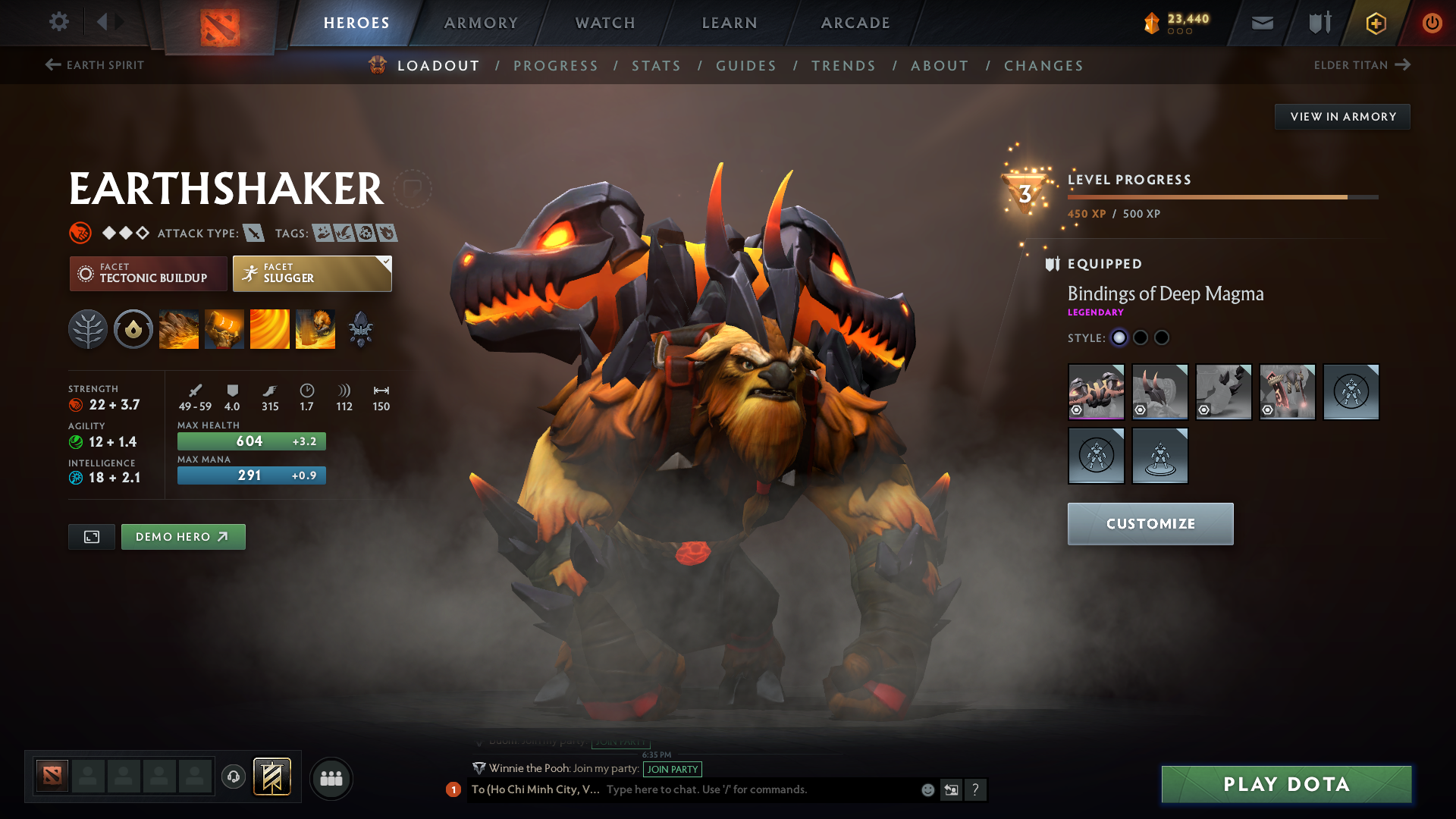Switch to the Armory tab

[481, 23]
